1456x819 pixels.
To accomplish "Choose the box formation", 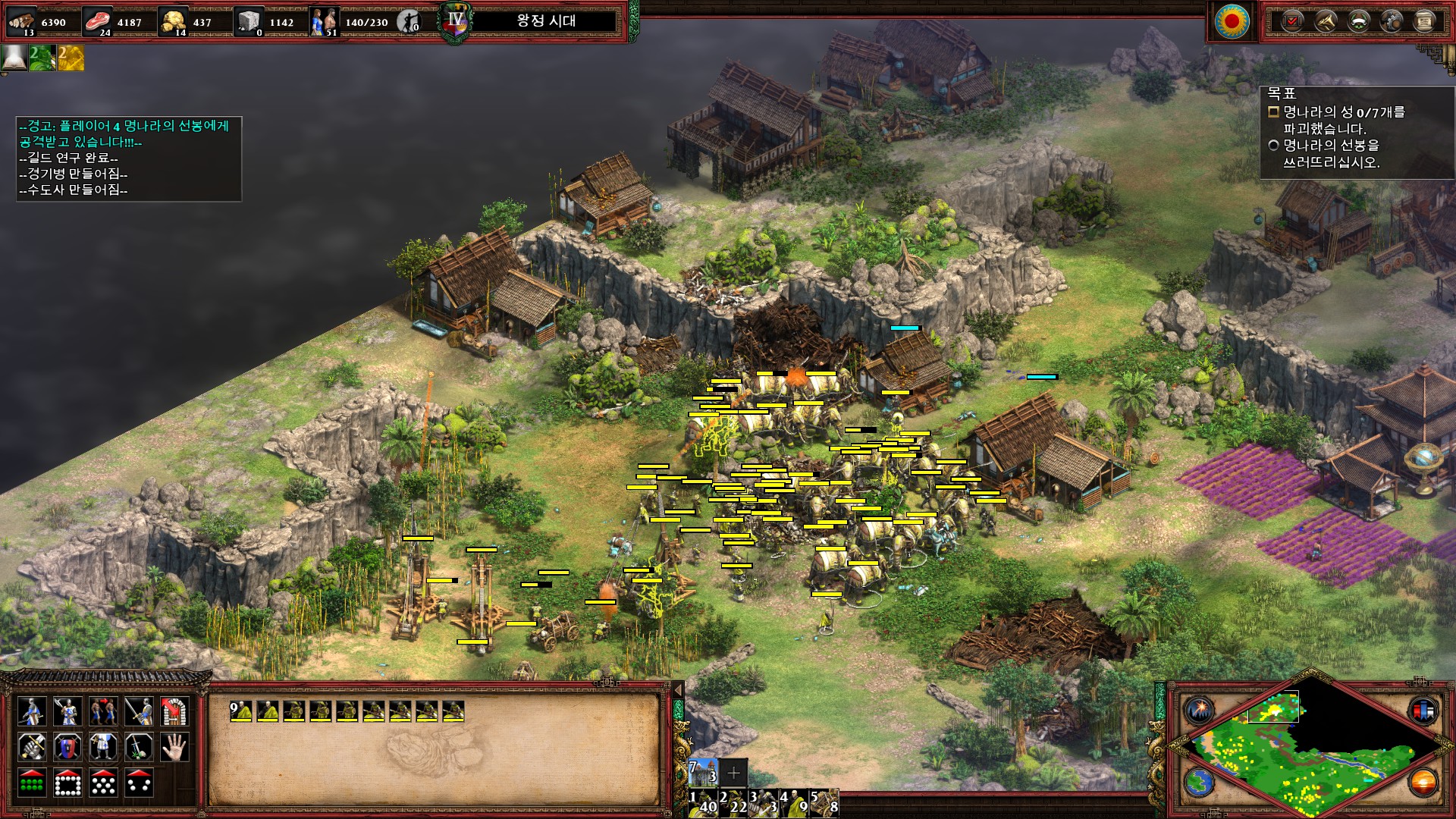I will point(67,783).
